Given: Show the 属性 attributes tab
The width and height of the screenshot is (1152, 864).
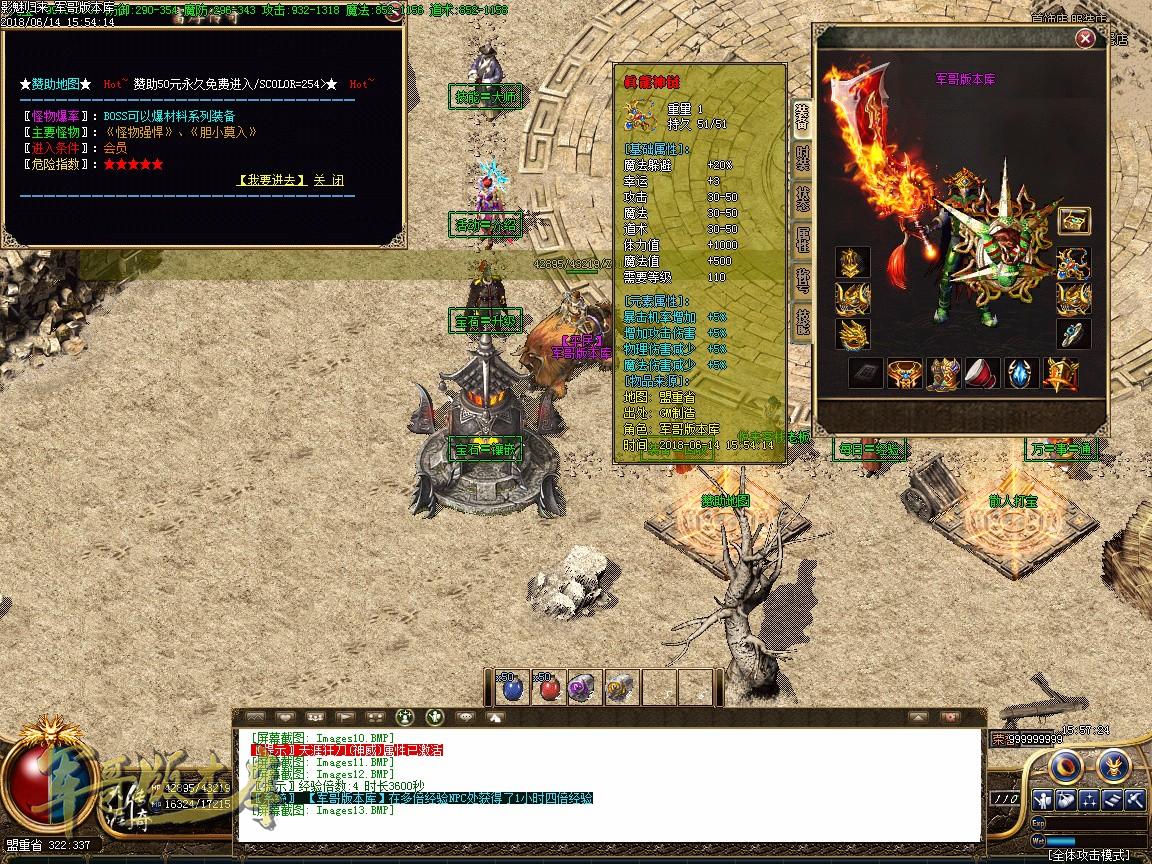Looking at the screenshot, I should tap(802, 238).
